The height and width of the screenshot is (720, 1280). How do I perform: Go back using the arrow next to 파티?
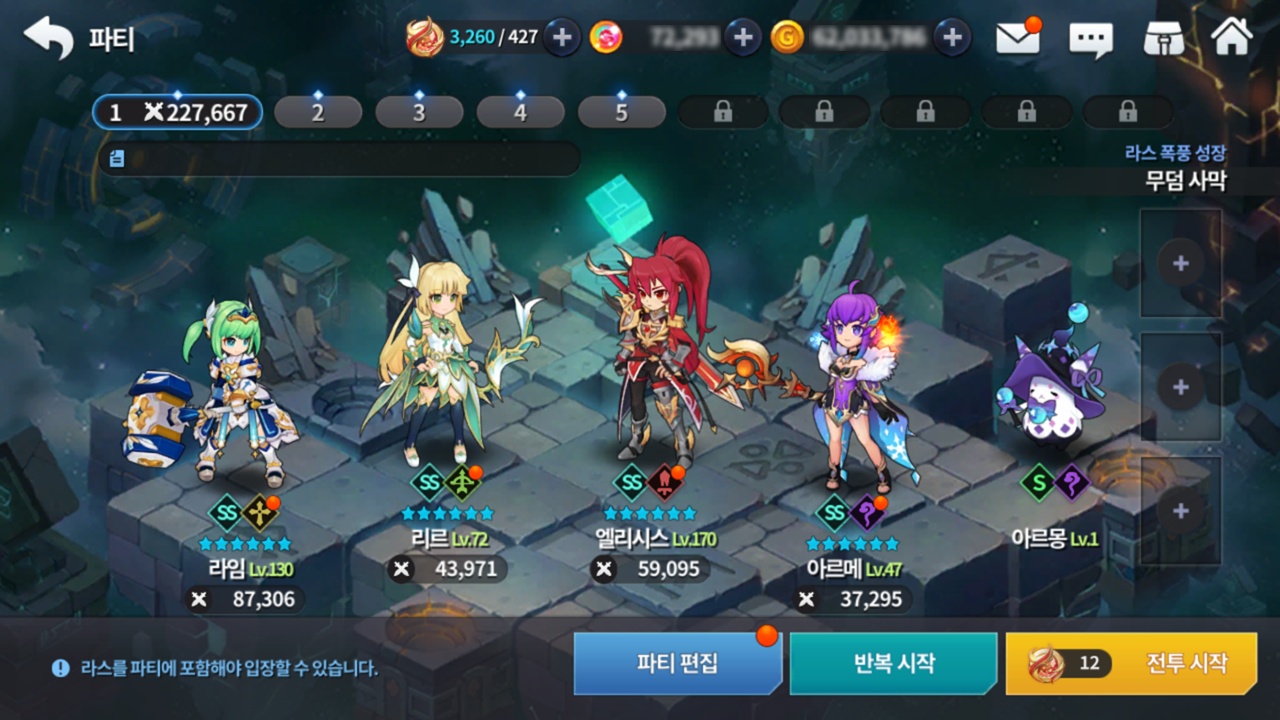coord(48,38)
